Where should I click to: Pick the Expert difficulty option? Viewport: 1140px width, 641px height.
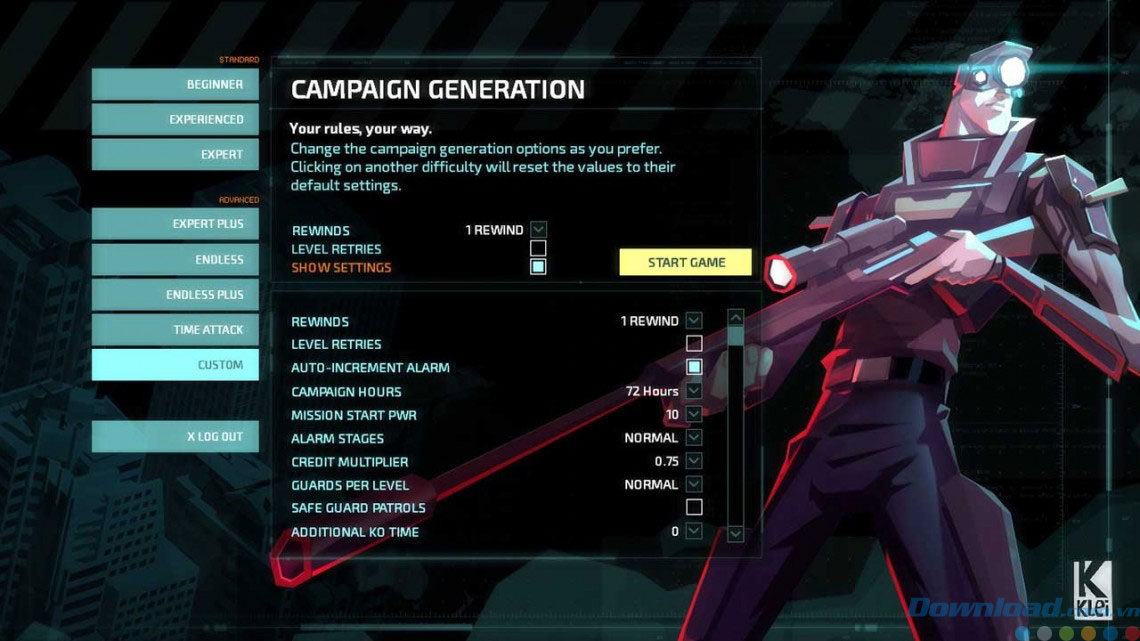click(x=175, y=155)
